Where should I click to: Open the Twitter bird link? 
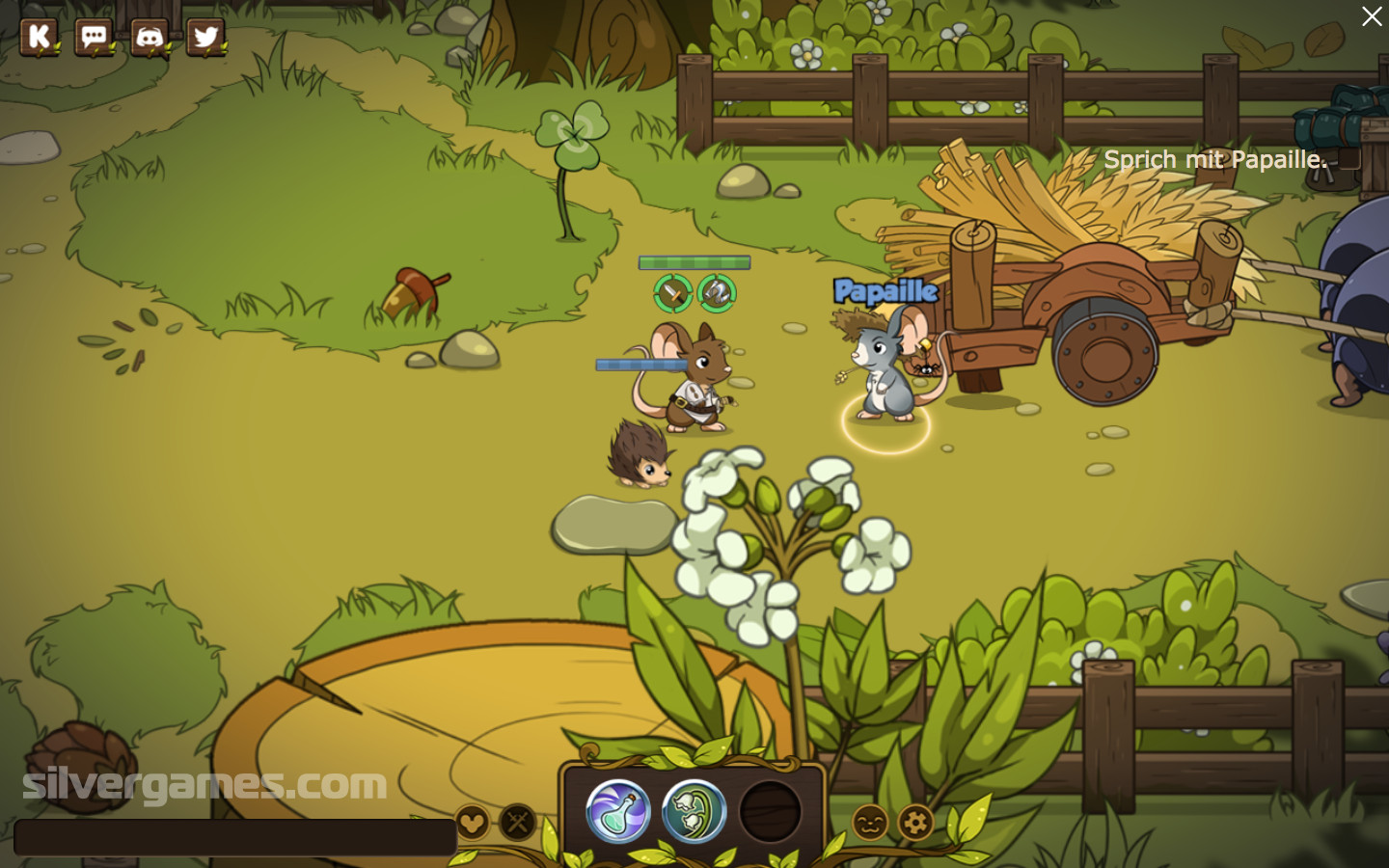pos(205,38)
